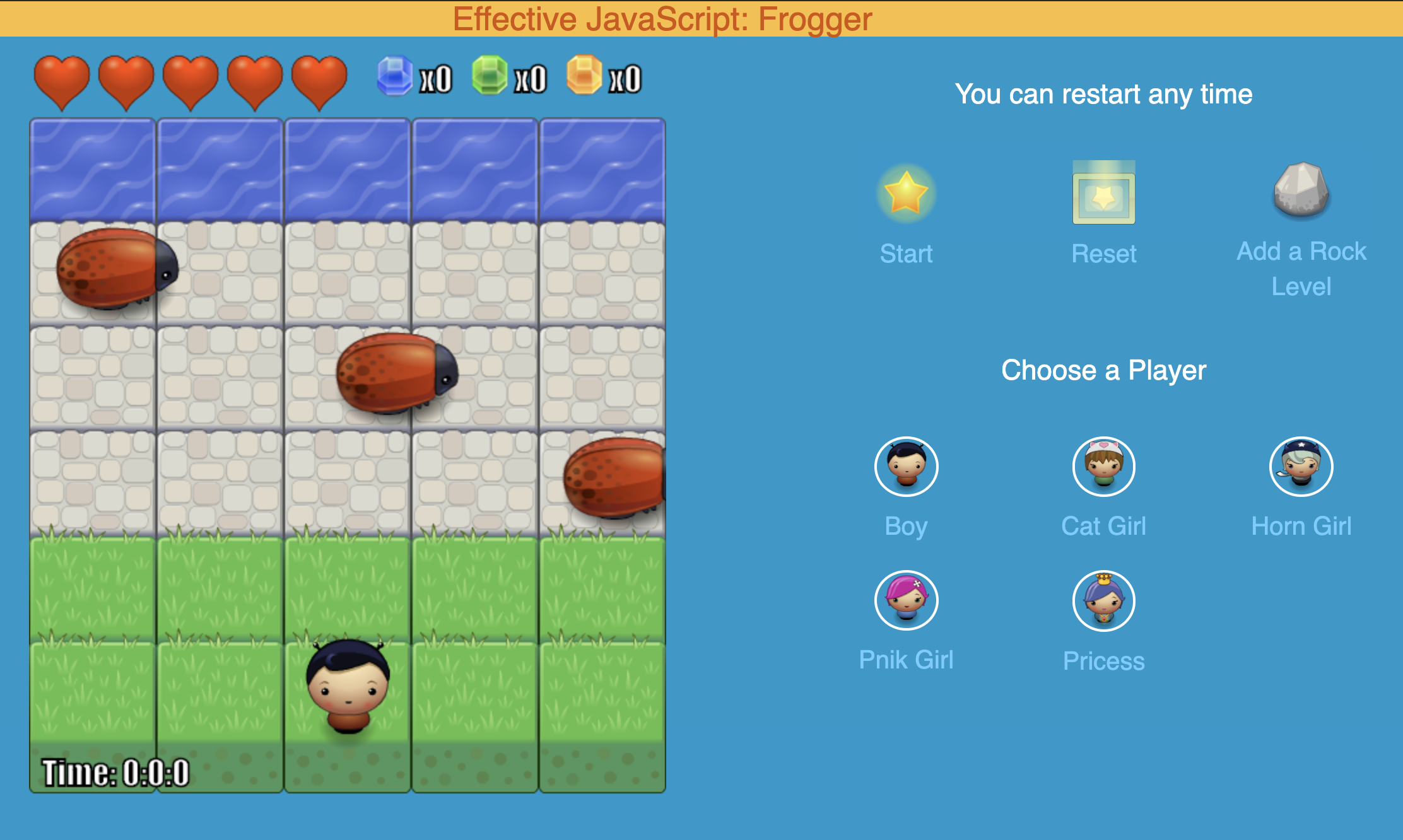The width and height of the screenshot is (1403, 840).
Task: Click the Start label text
Action: [x=907, y=254]
